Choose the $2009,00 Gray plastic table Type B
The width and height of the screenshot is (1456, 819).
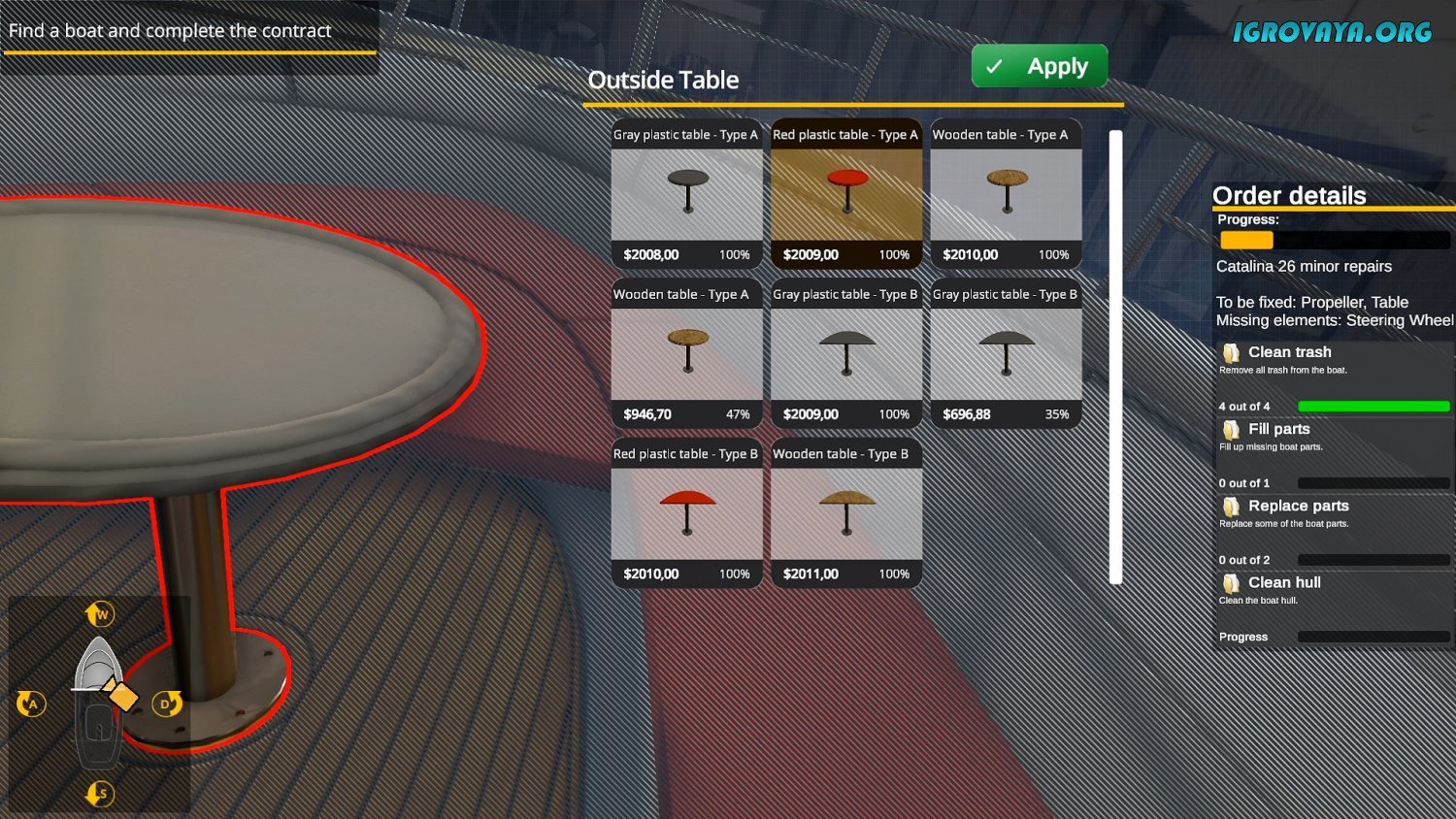pyautogui.click(x=846, y=354)
